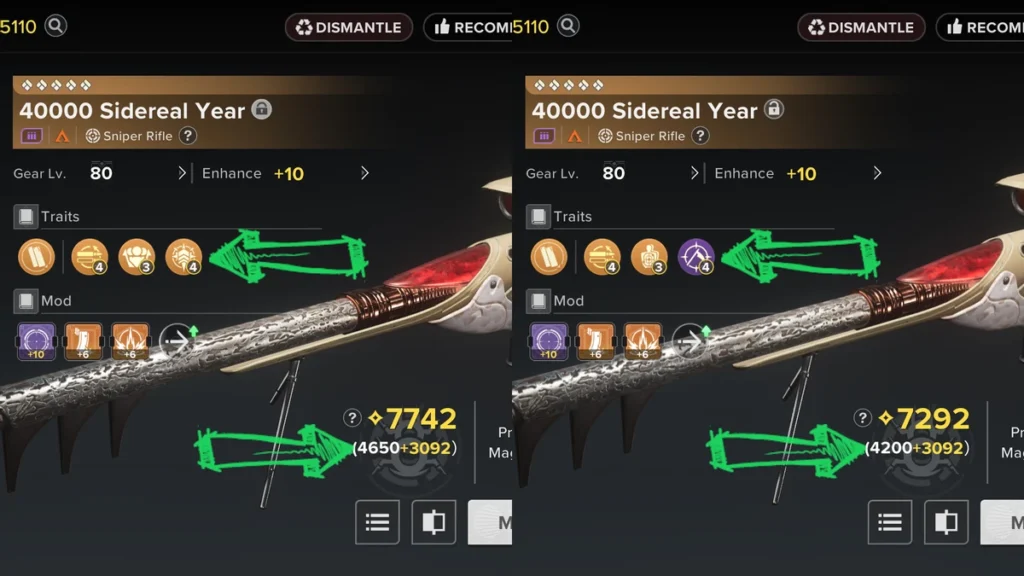Inspect the purple crosshair trait icon
Screen dimensions: 1024x576
point(695,257)
